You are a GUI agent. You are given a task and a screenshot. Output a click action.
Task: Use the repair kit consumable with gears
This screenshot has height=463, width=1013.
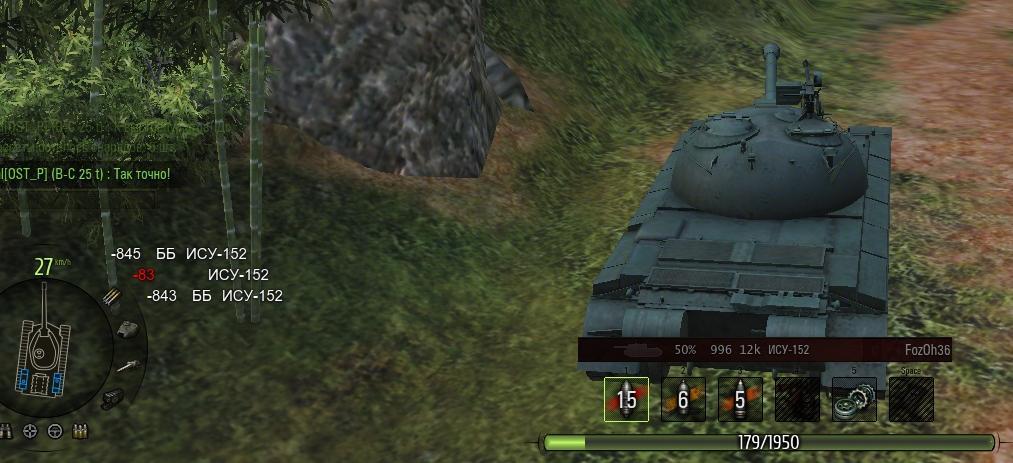pos(854,399)
